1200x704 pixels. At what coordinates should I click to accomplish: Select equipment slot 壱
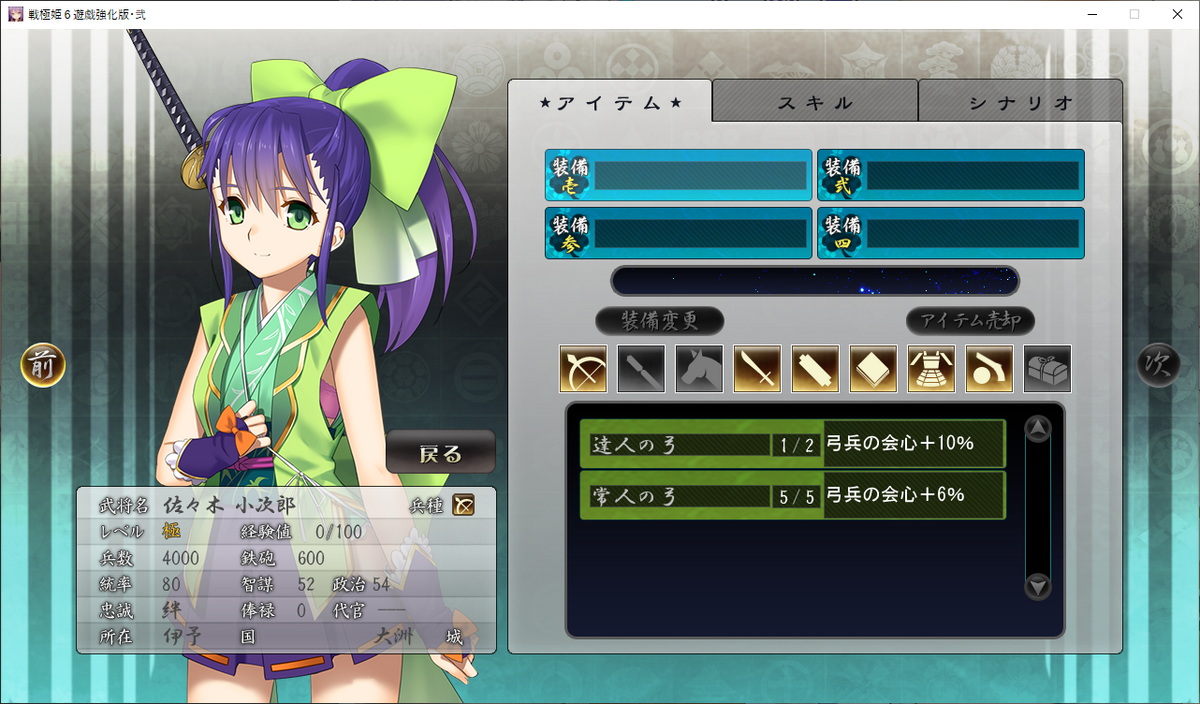click(679, 176)
